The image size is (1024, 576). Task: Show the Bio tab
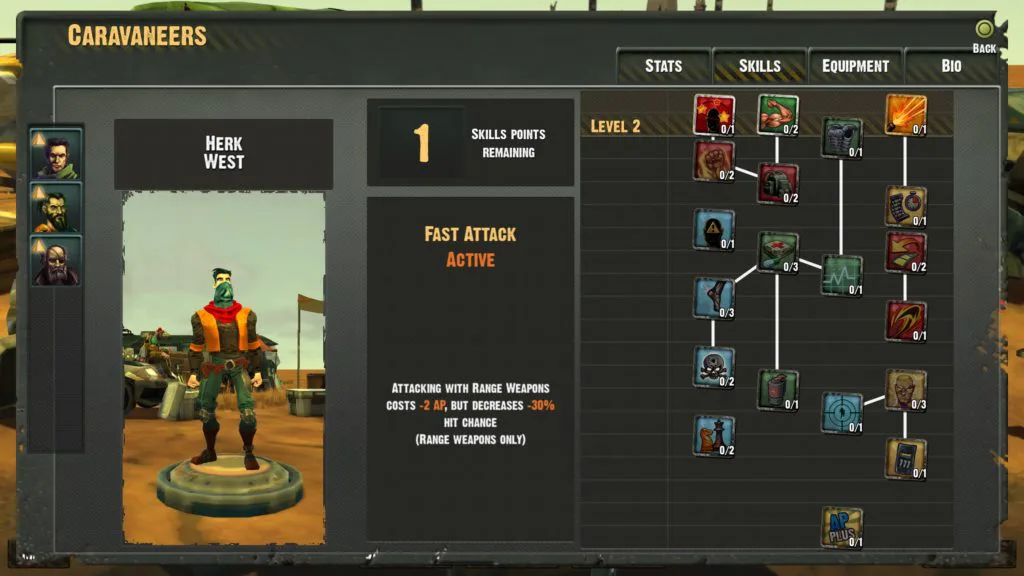coord(951,66)
